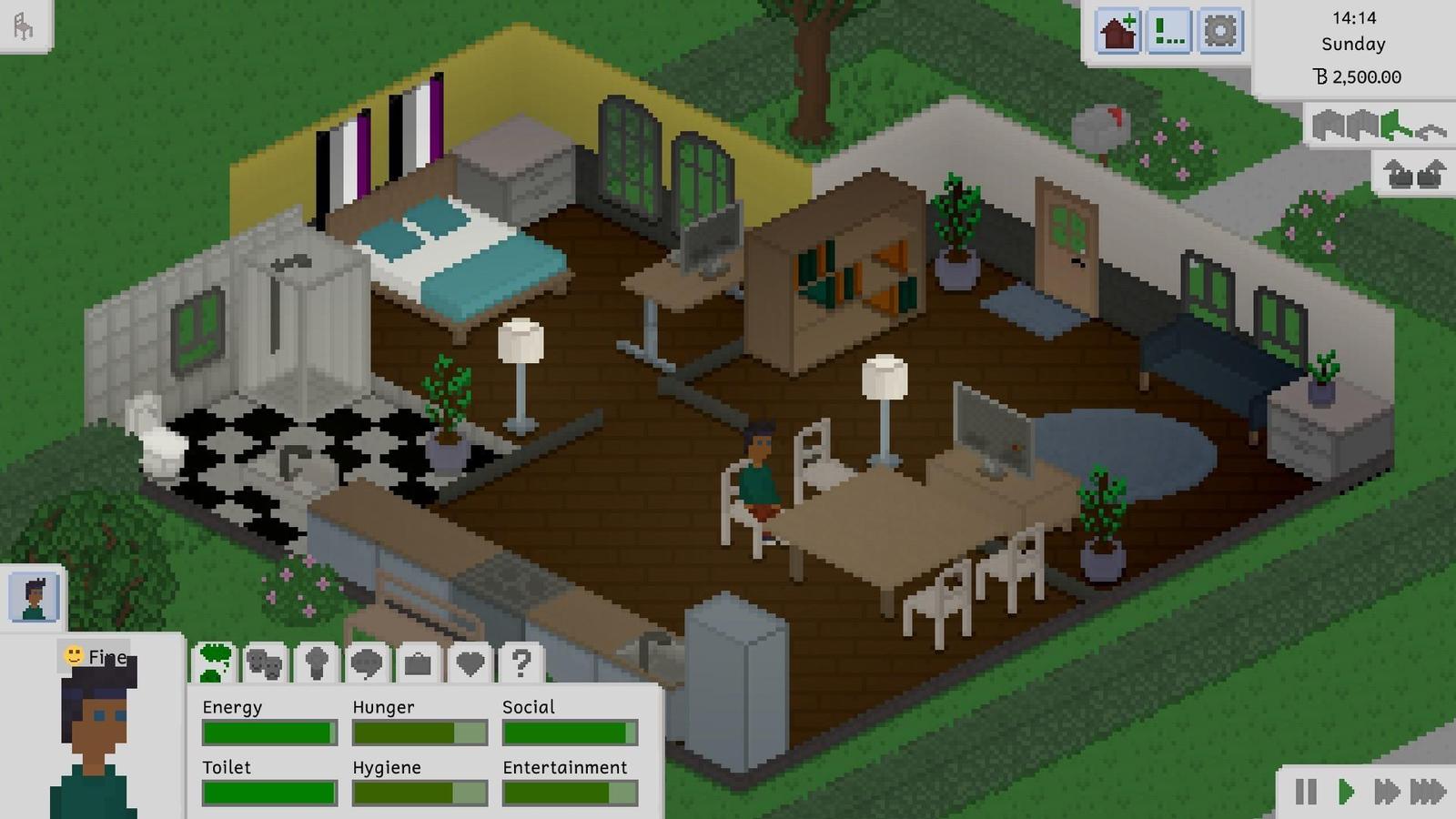Switch to the briefcase career tab
Viewport: 1456px width, 819px height.
click(x=417, y=664)
